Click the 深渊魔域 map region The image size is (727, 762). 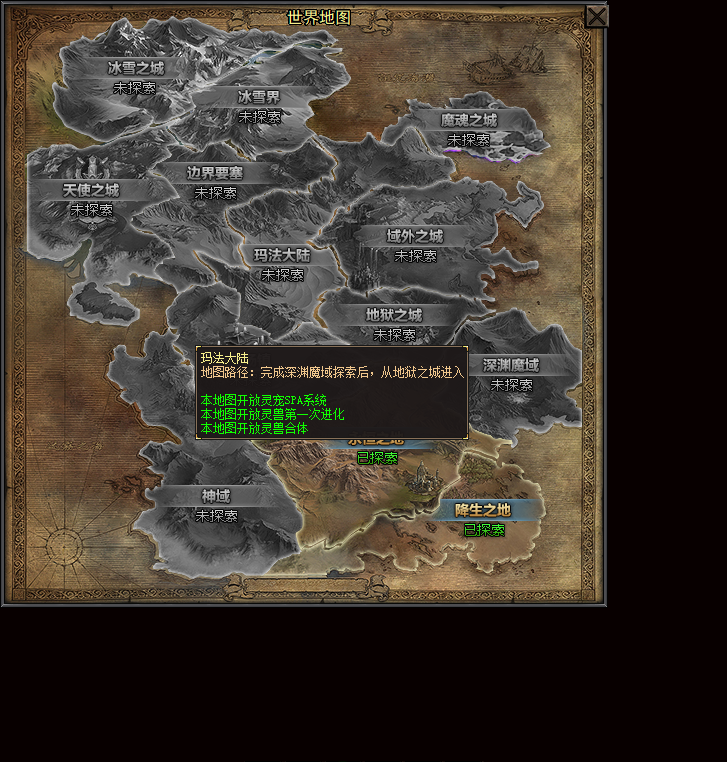tap(511, 365)
